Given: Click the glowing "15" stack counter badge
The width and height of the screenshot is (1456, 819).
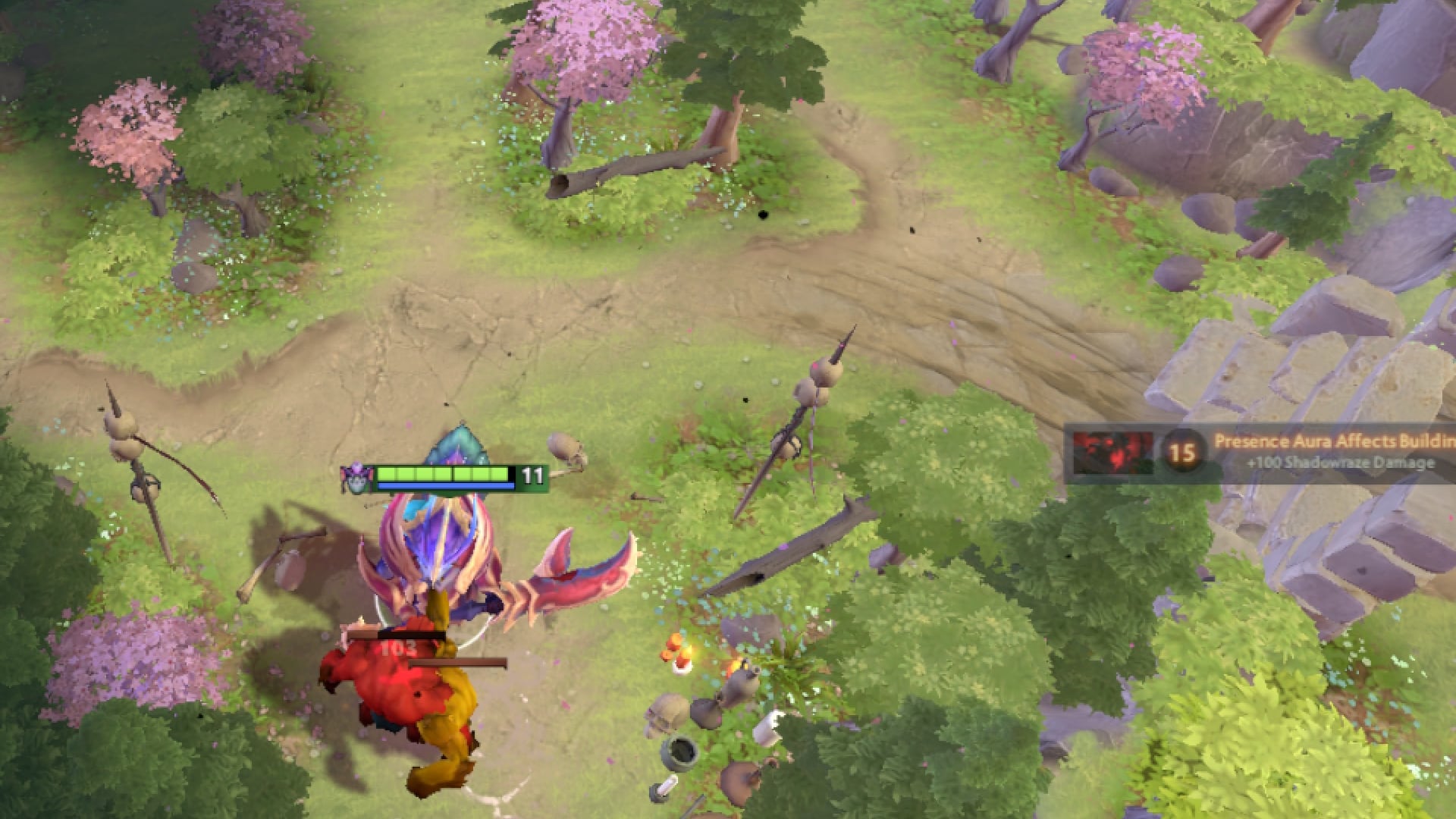Looking at the screenshot, I should tap(1181, 453).
